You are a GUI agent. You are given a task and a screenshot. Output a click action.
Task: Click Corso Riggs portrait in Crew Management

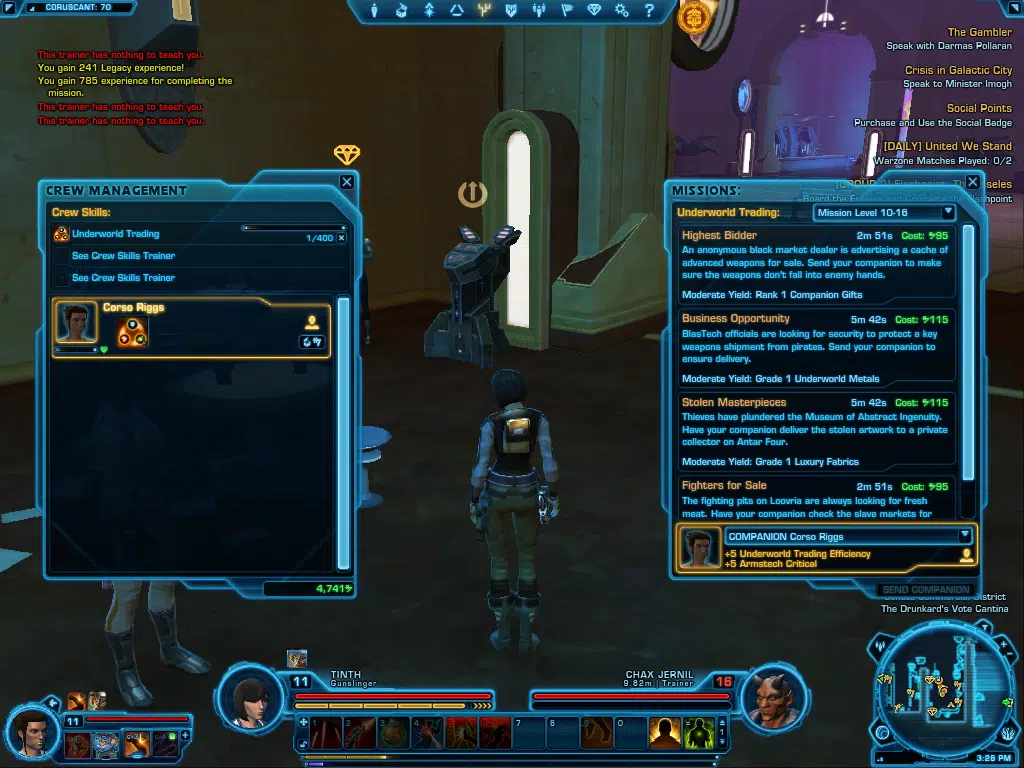pyautogui.click(x=75, y=323)
